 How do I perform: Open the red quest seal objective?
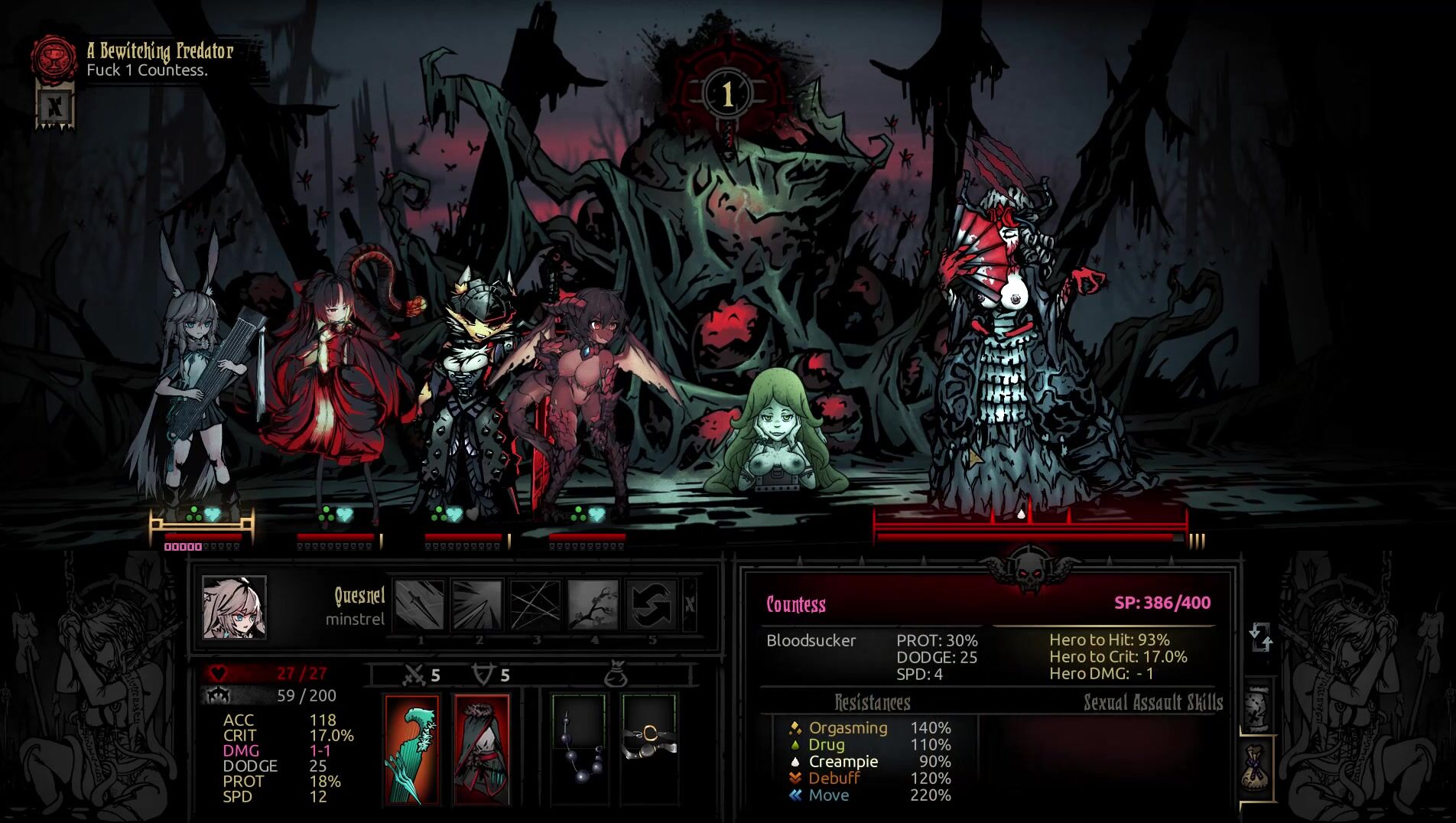coord(54,57)
